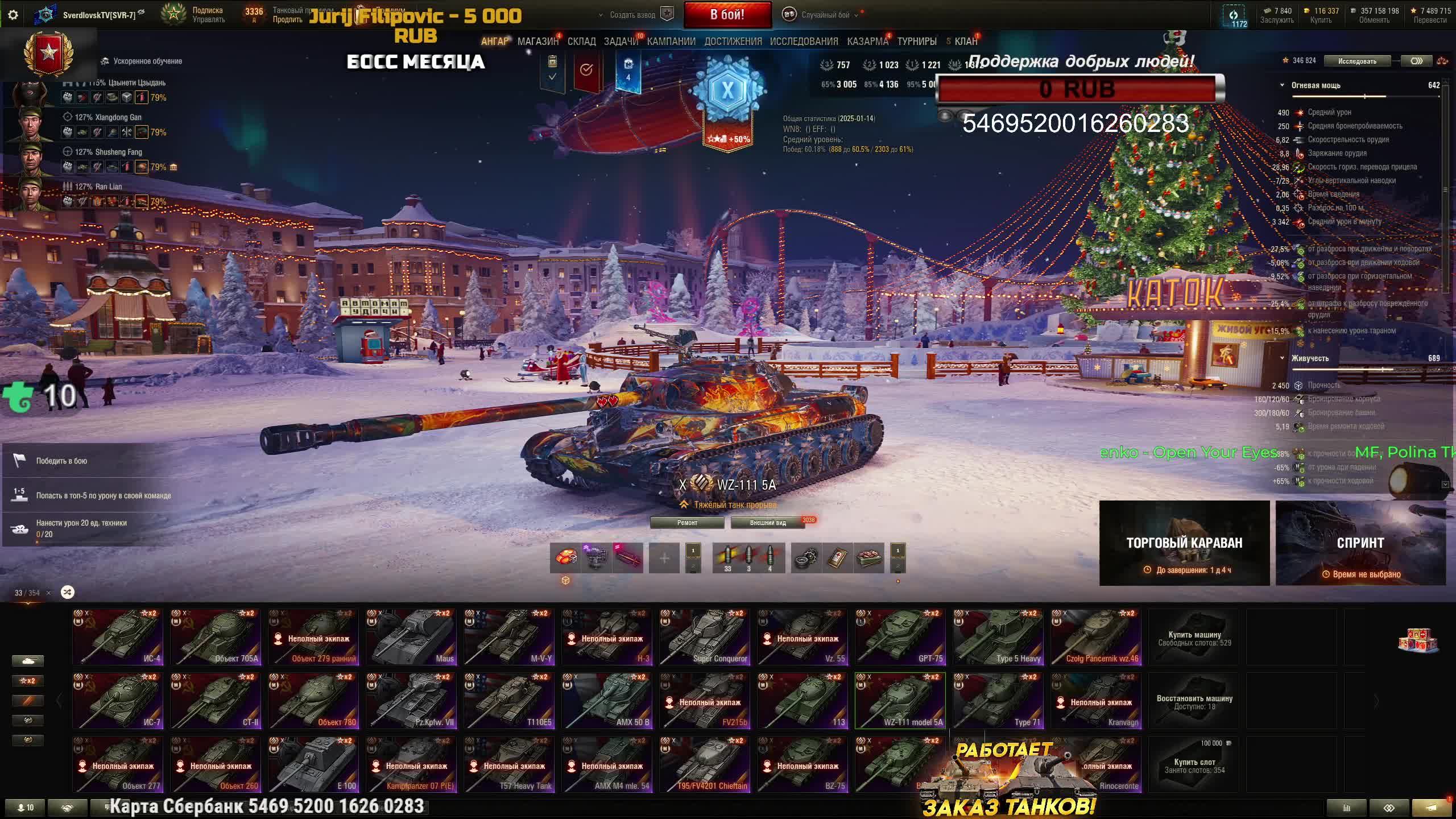The image size is (1456, 819).
Task: Open the ИССЛЕДОВАНИЯ tab
Action: click(x=804, y=42)
